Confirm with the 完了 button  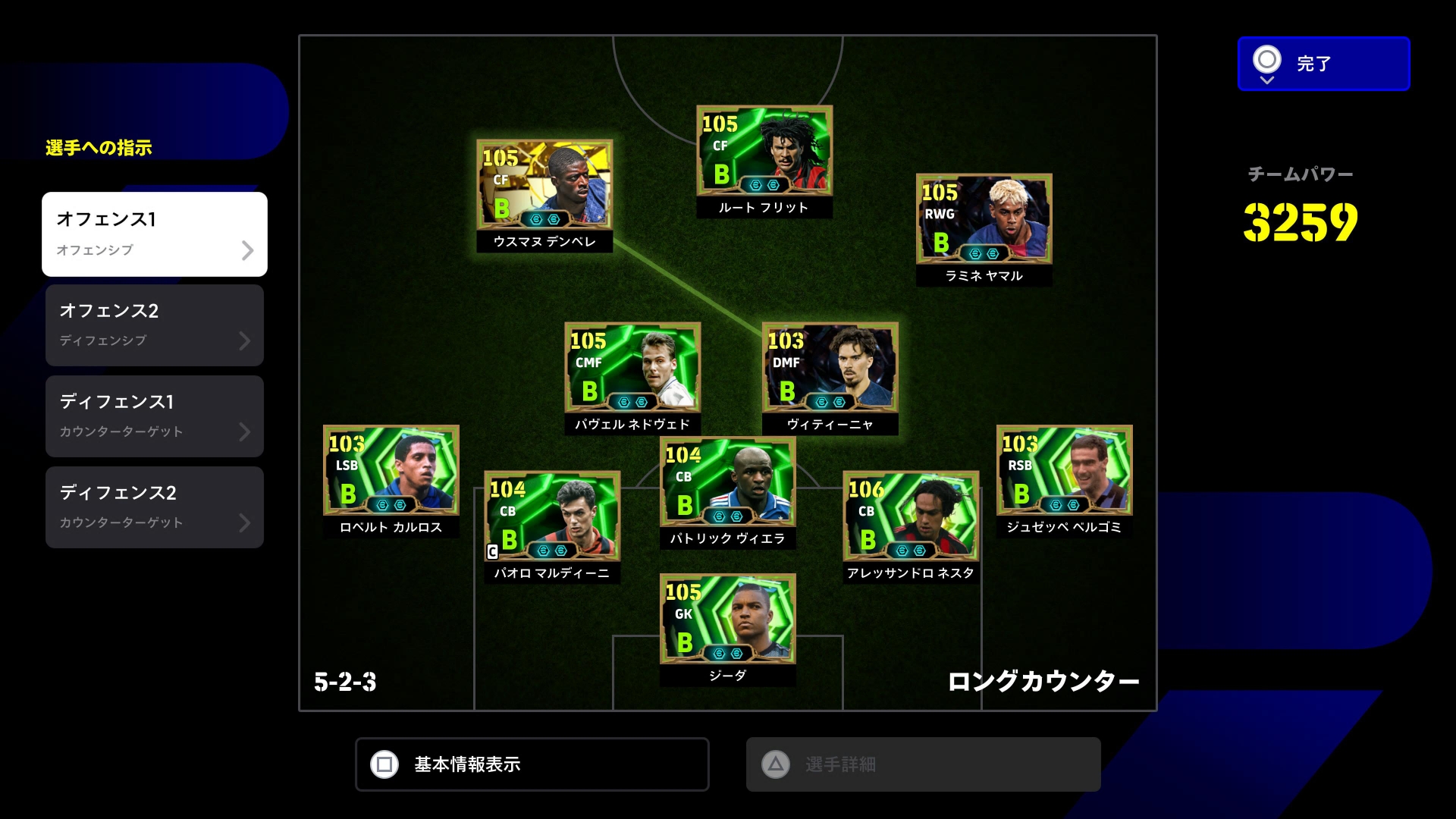click(1323, 64)
